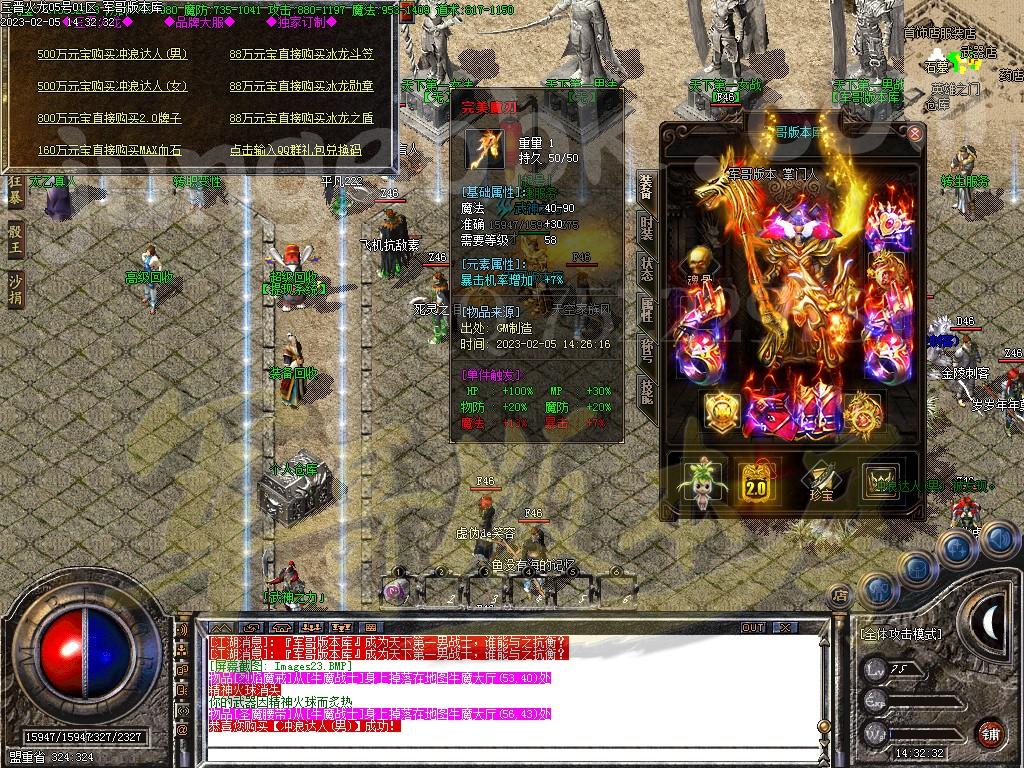The height and width of the screenshot is (768, 1024).
Task: Open the 珍宝 treasure slot
Action: 820,482
